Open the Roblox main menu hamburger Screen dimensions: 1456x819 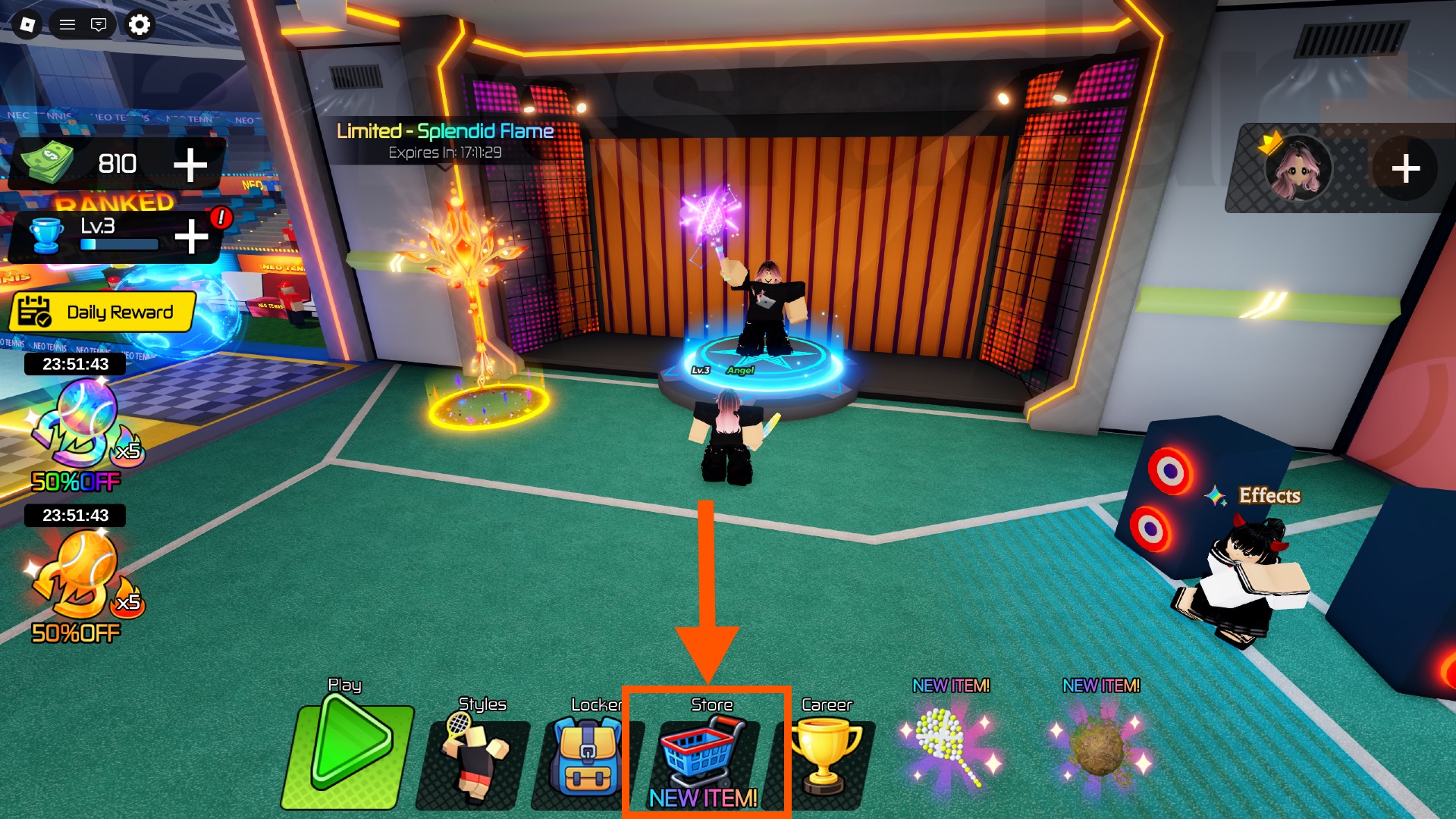tap(67, 24)
